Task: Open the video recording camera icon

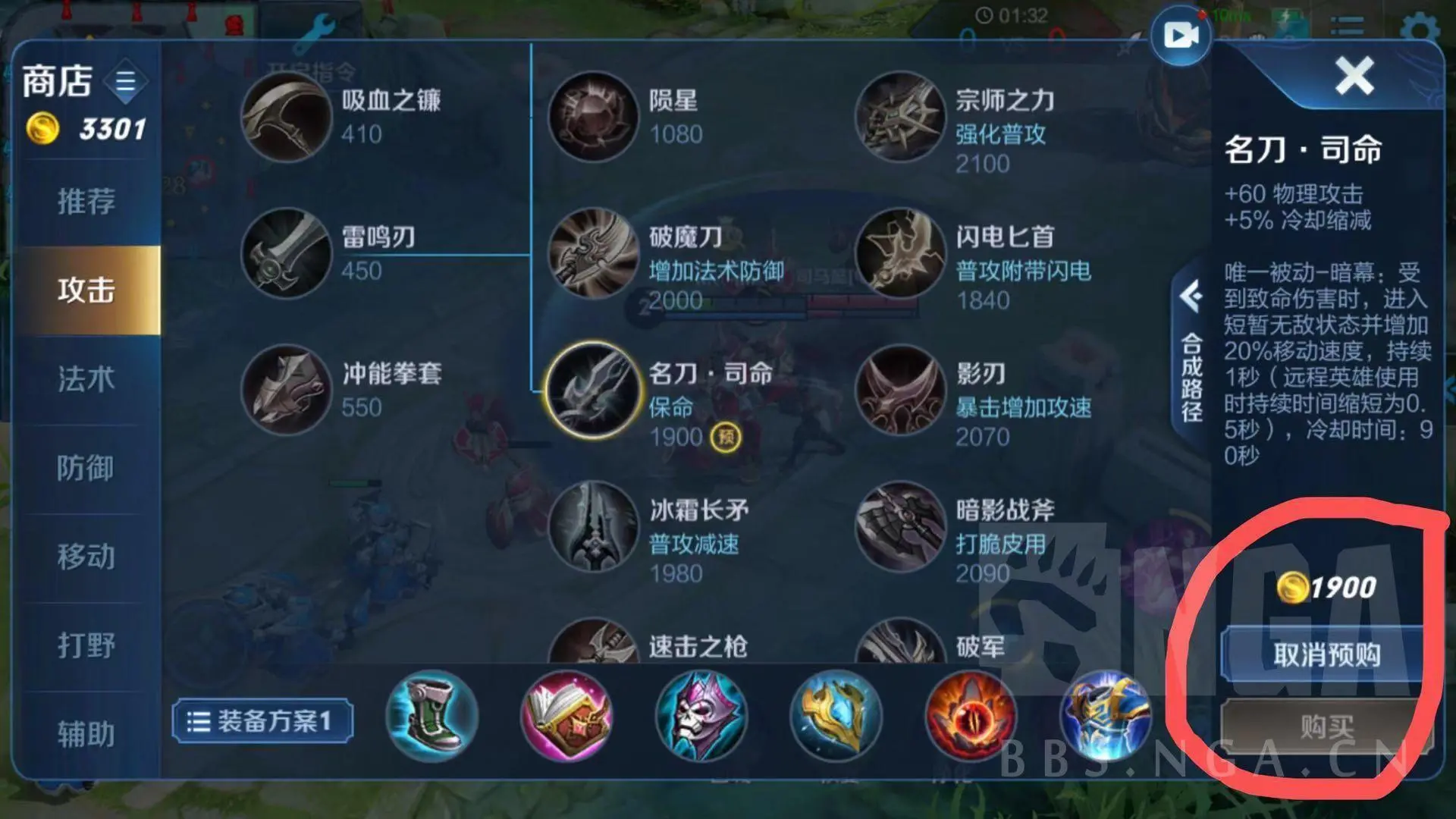Action: click(x=1179, y=33)
